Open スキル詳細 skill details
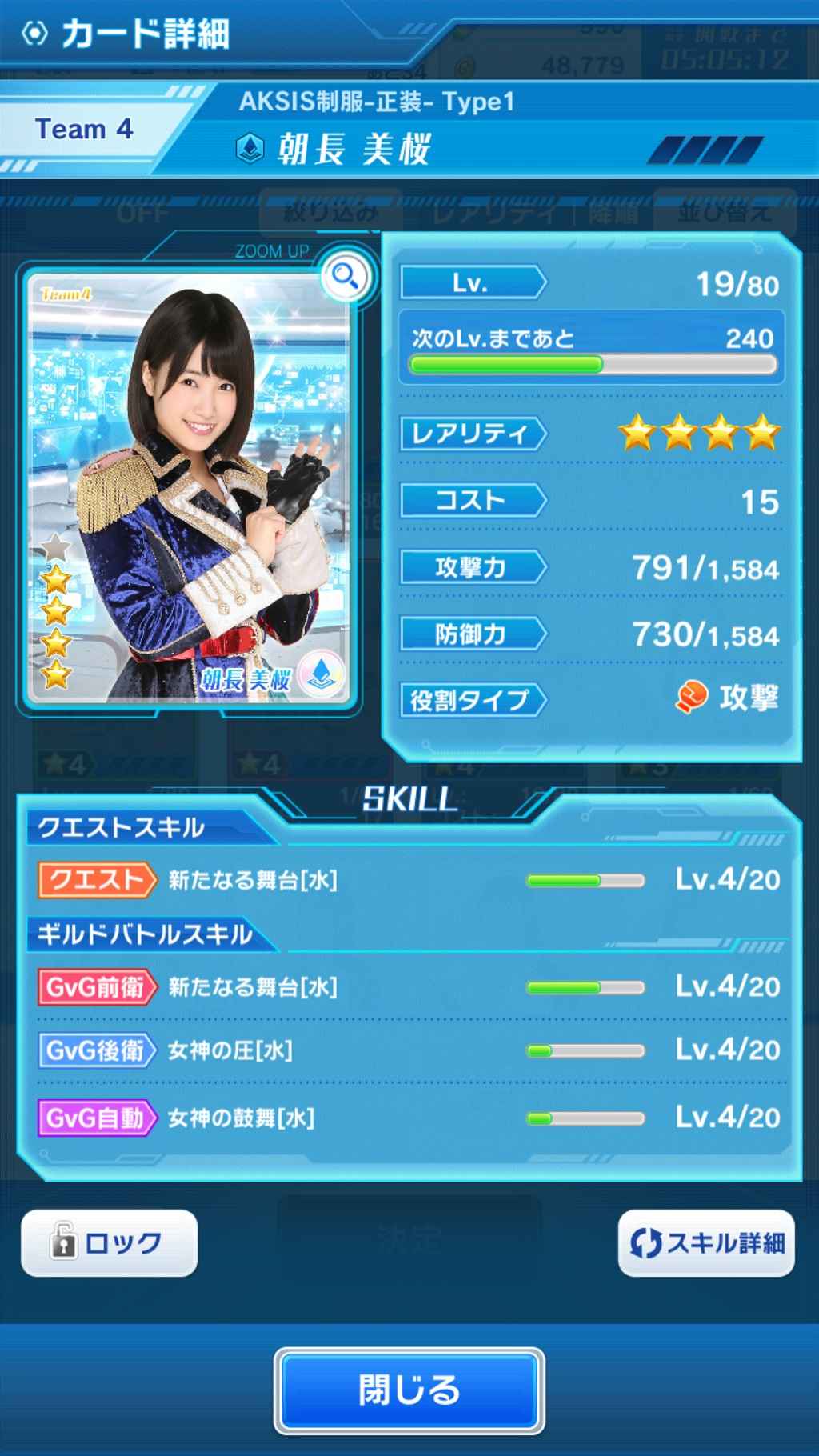The height and width of the screenshot is (1456, 819). pyautogui.click(x=706, y=1243)
